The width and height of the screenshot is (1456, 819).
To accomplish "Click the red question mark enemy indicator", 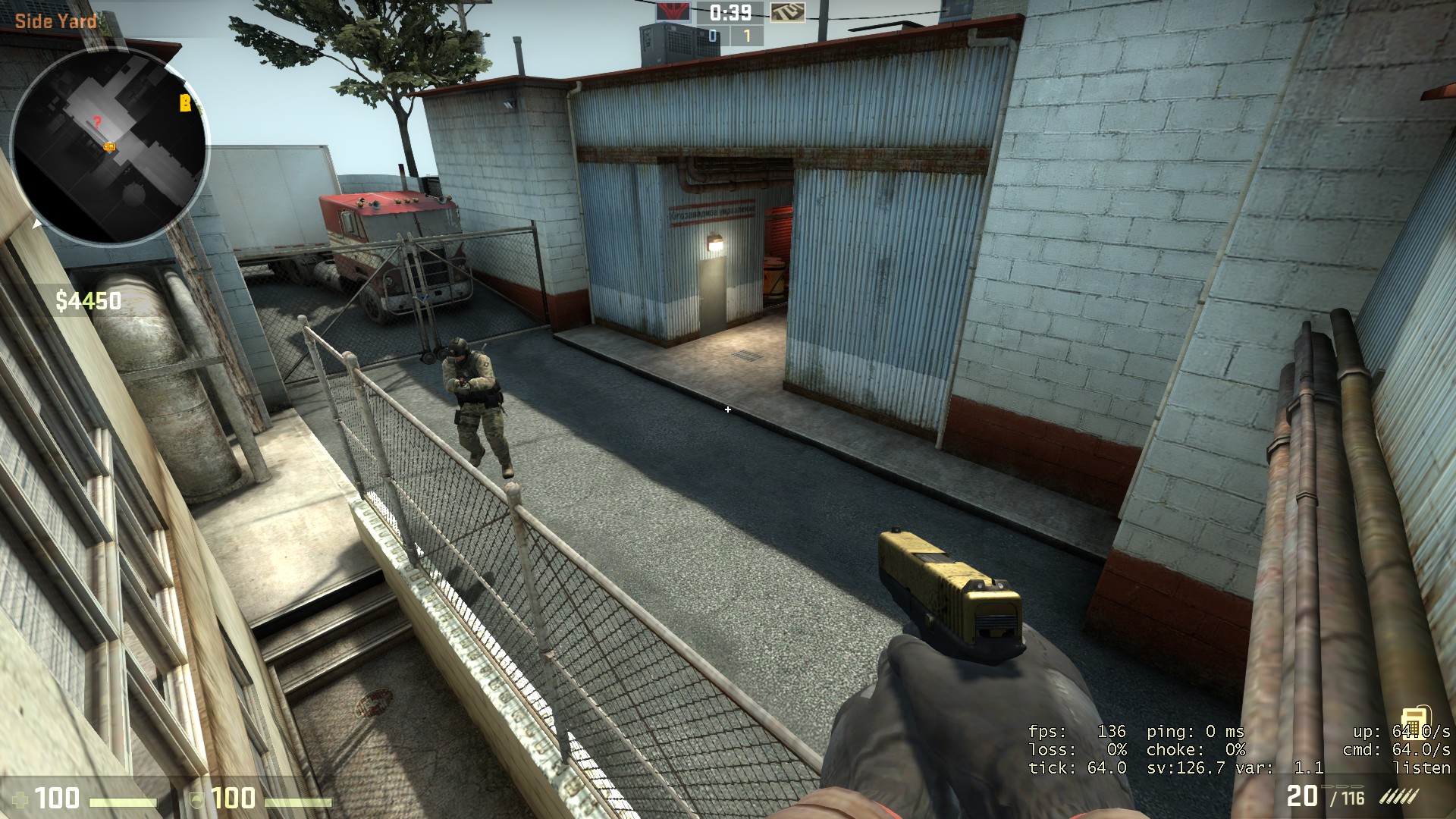I will pyautogui.click(x=96, y=120).
